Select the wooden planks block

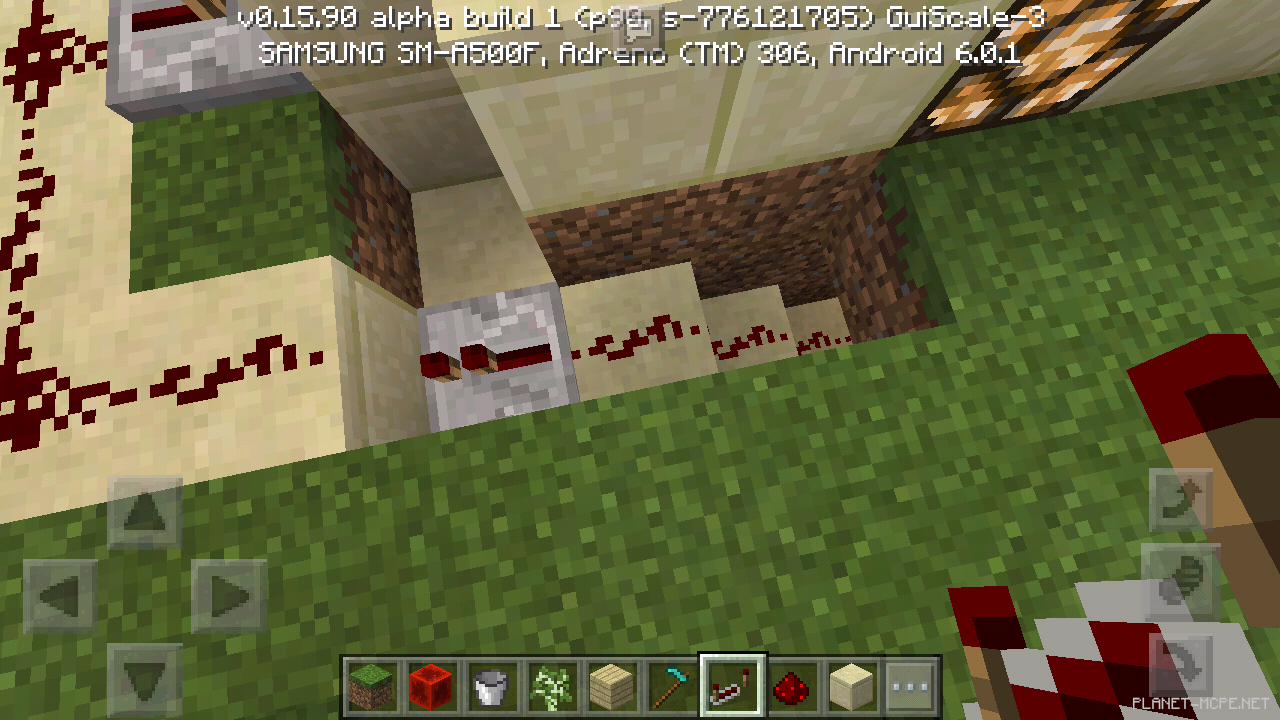612,686
